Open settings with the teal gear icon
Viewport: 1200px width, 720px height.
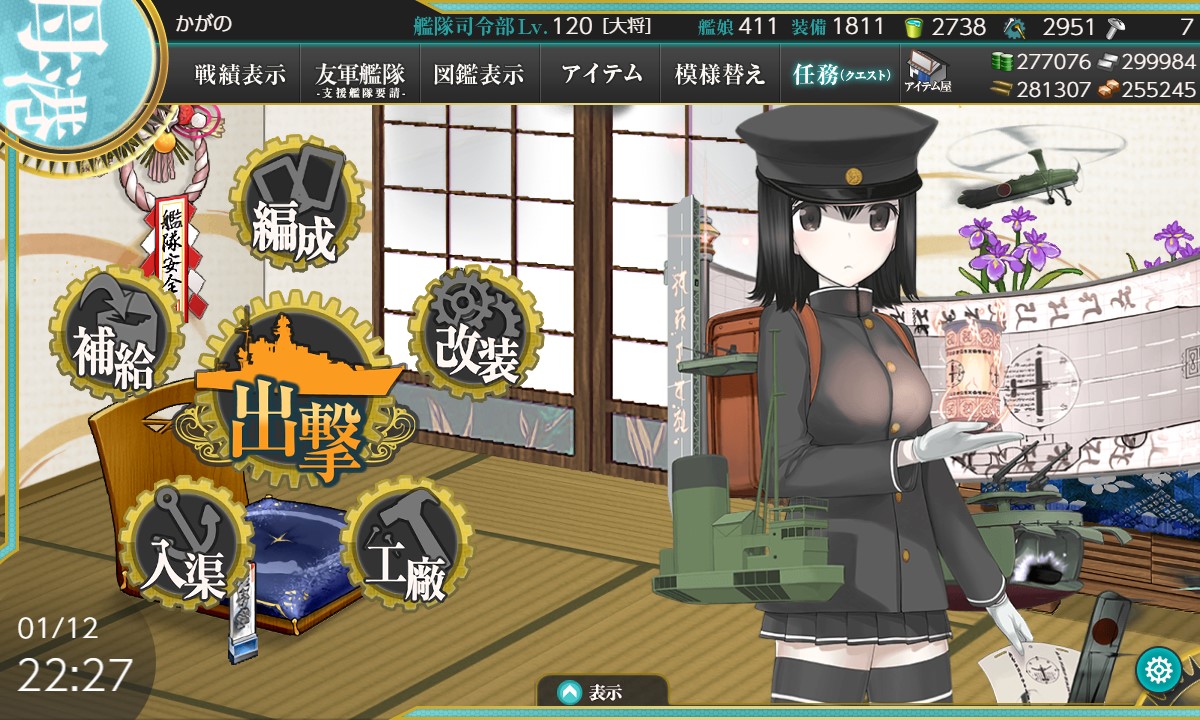tap(1160, 669)
